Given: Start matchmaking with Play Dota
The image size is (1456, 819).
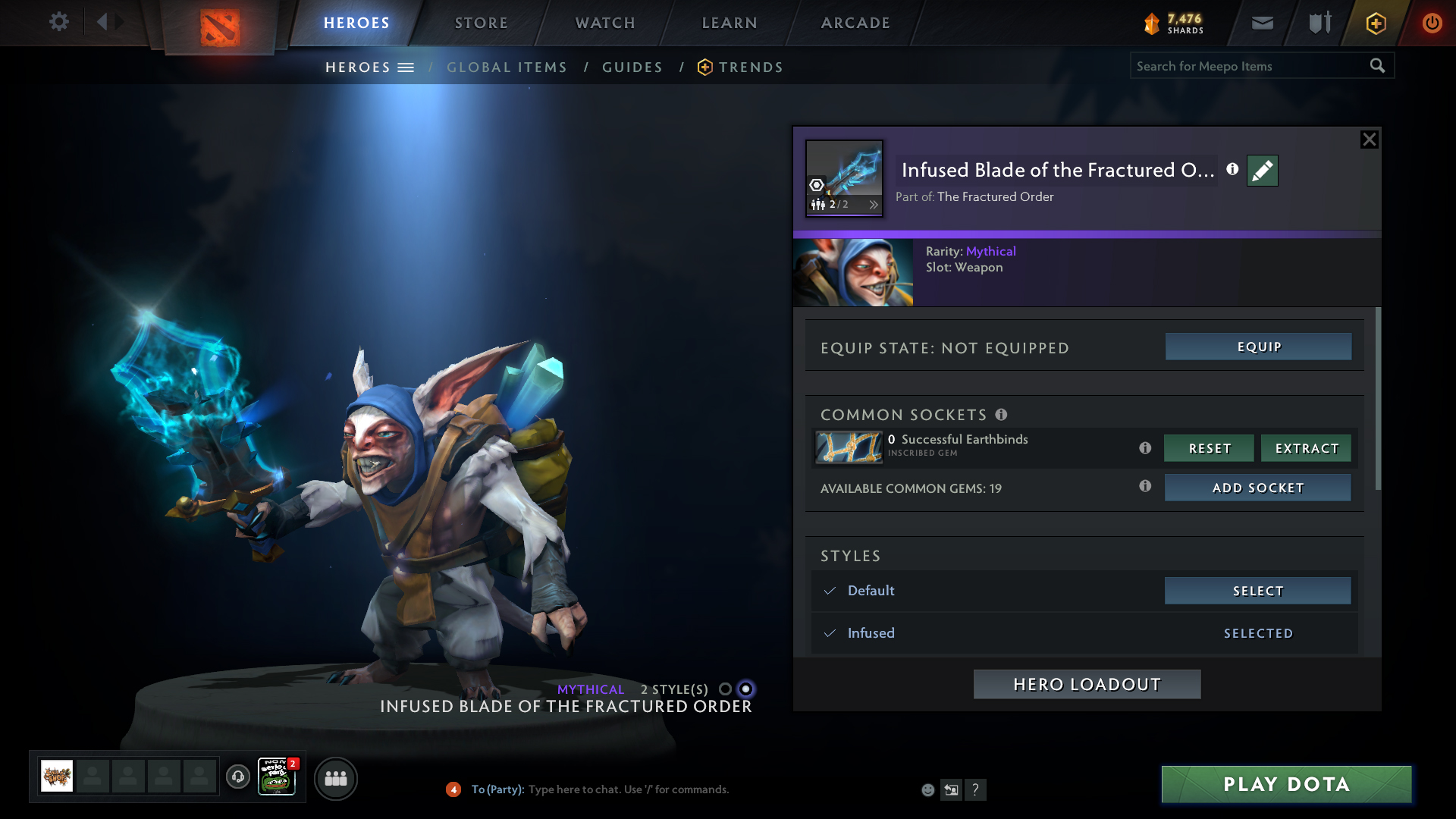Looking at the screenshot, I should [x=1286, y=784].
